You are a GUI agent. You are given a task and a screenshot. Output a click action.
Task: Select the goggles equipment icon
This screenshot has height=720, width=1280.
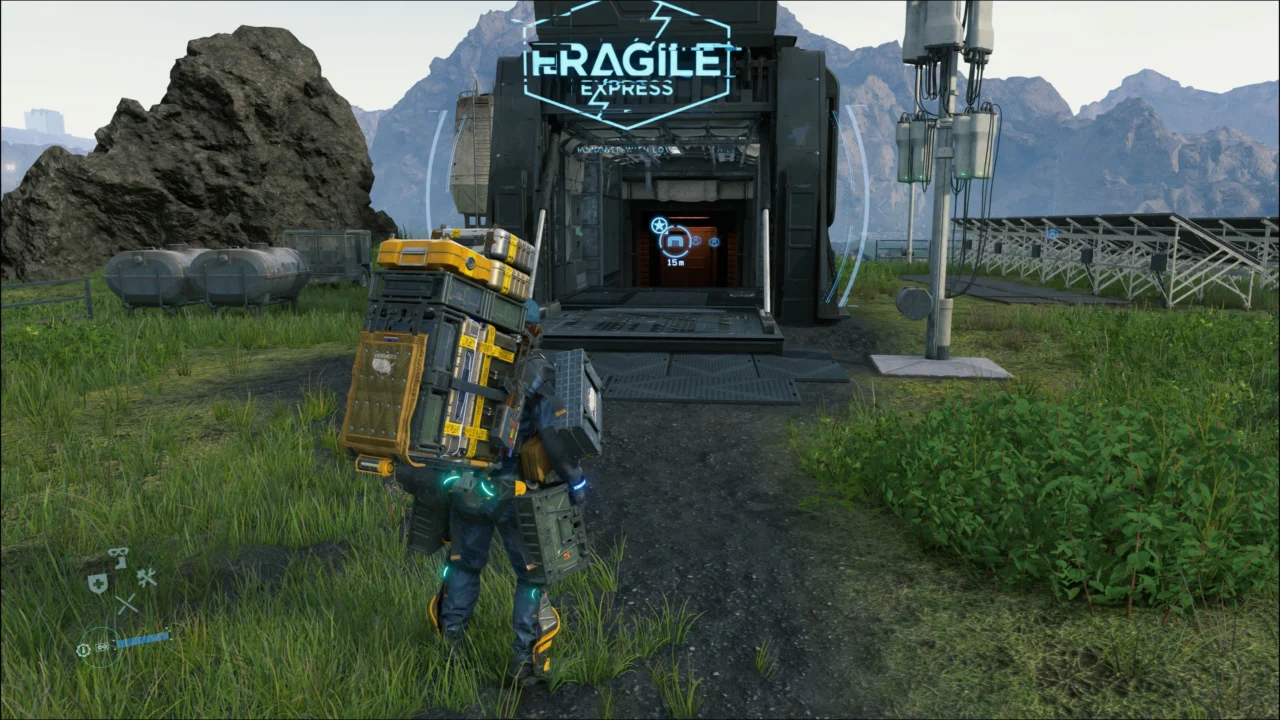(x=118, y=553)
